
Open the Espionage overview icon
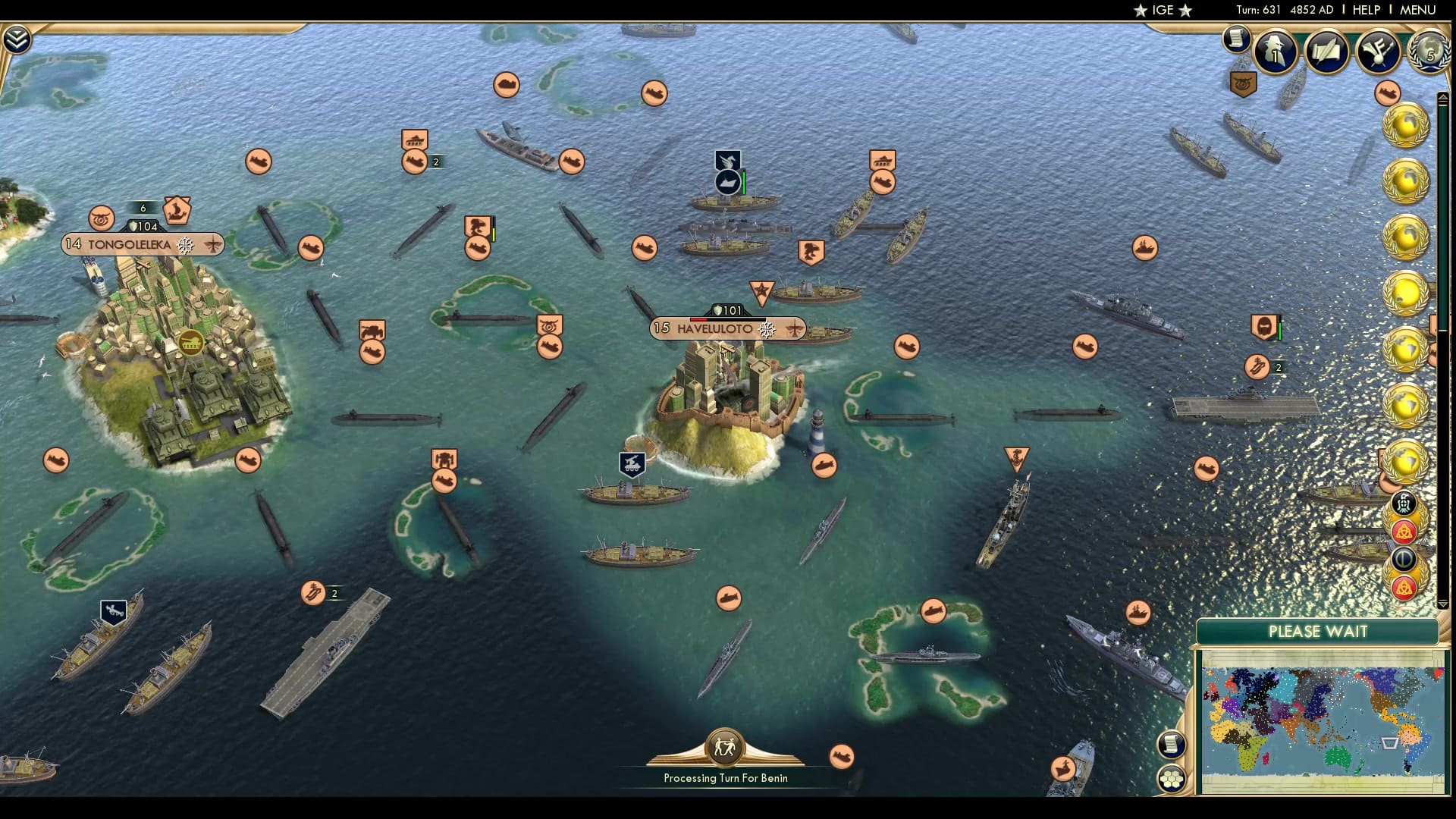click(x=1274, y=50)
